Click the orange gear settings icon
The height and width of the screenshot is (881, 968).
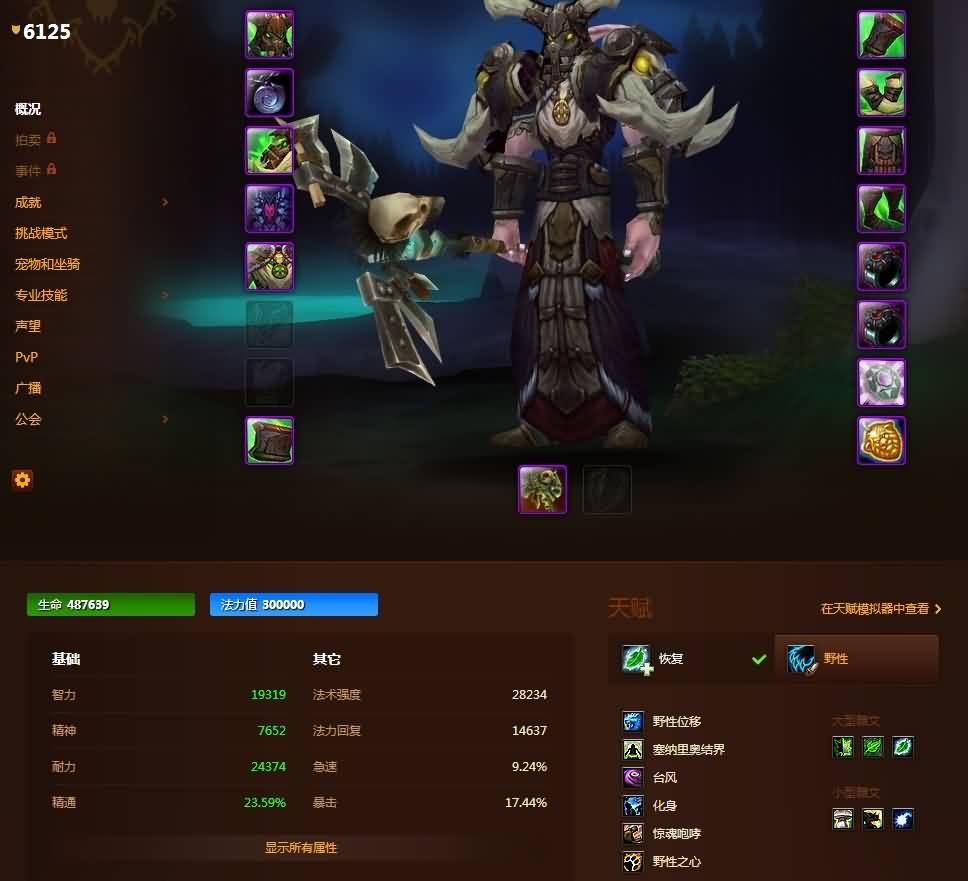point(22,480)
